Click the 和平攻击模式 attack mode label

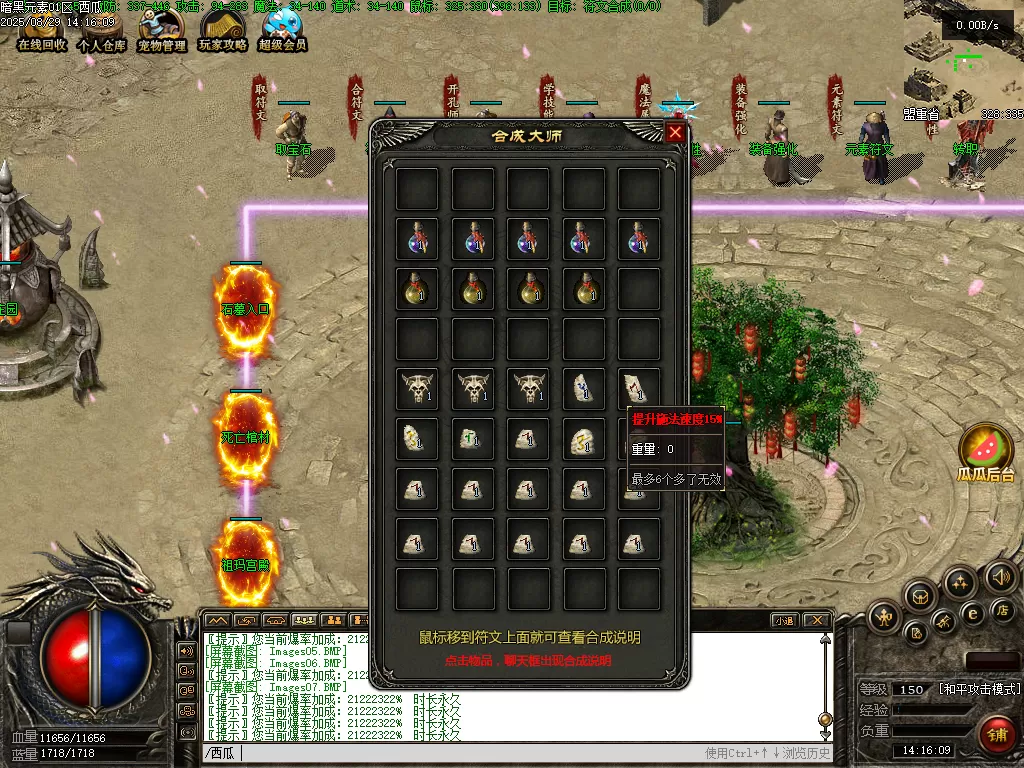click(x=979, y=689)
